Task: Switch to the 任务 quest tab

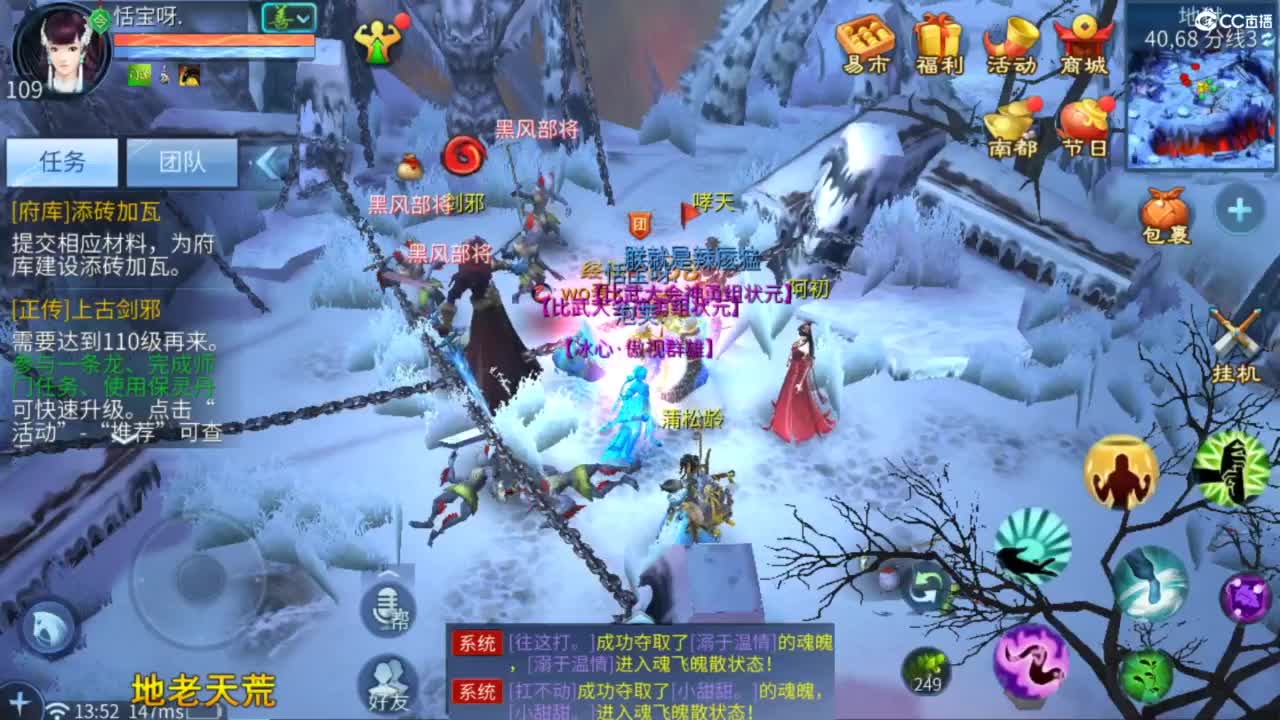Action: pos(60,163)
